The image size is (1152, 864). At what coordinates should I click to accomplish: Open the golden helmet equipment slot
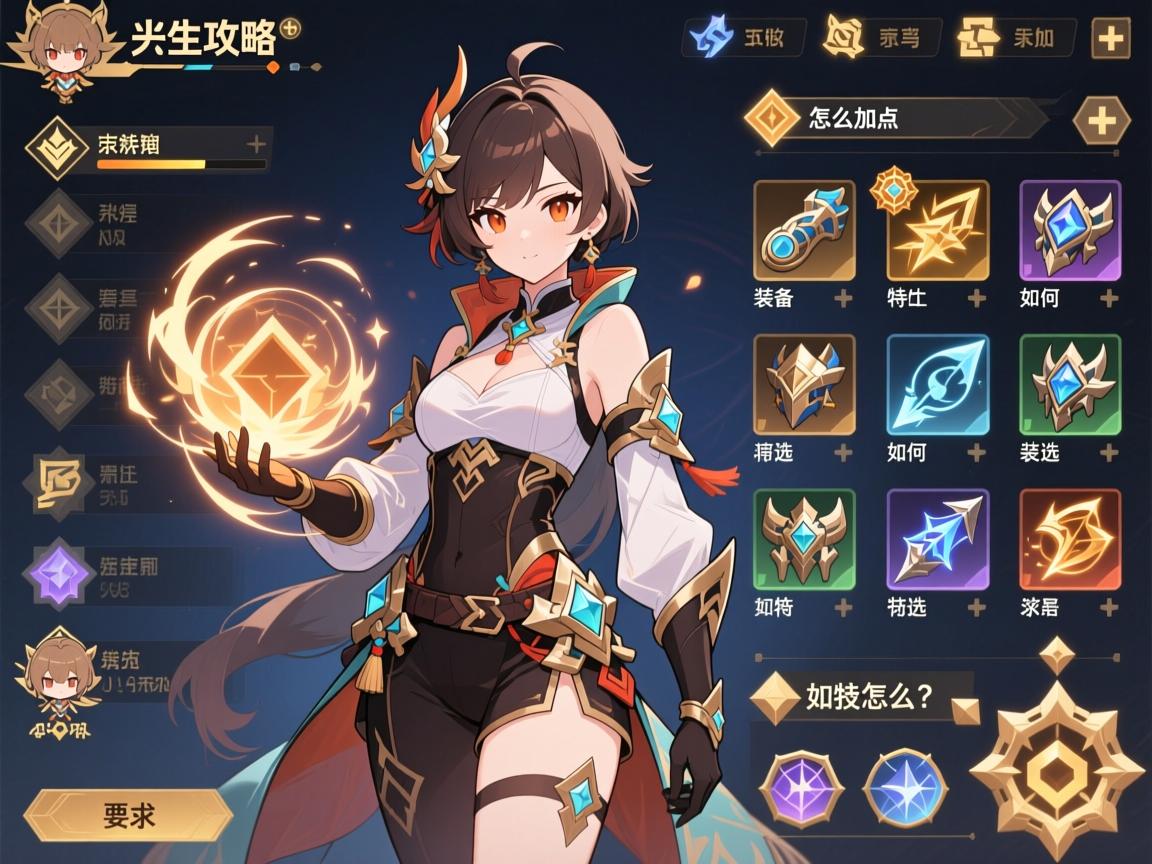tap(804, 385)
